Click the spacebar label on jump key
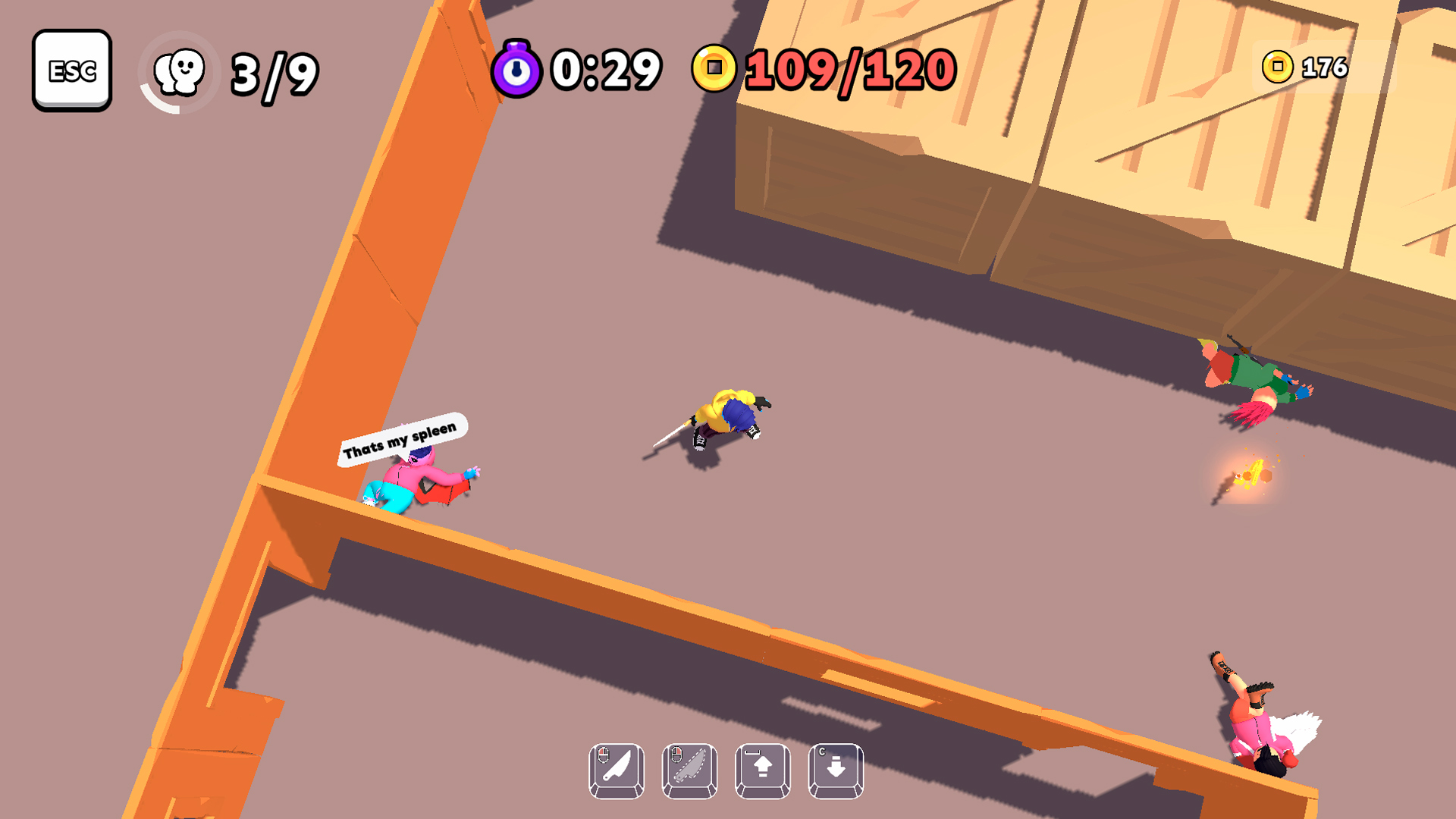This screenshot has width=1456, height=819. pos(751,753)
